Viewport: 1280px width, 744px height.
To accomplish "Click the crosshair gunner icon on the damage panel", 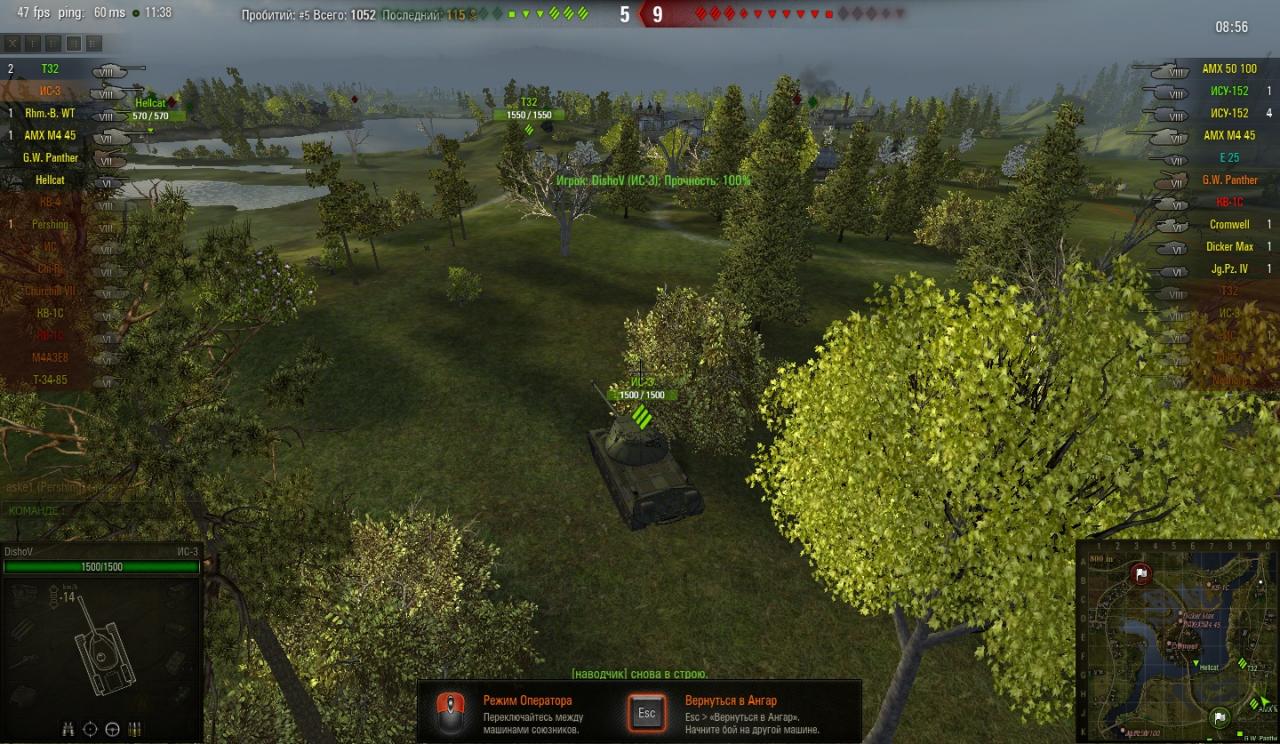I will (90, 728).
